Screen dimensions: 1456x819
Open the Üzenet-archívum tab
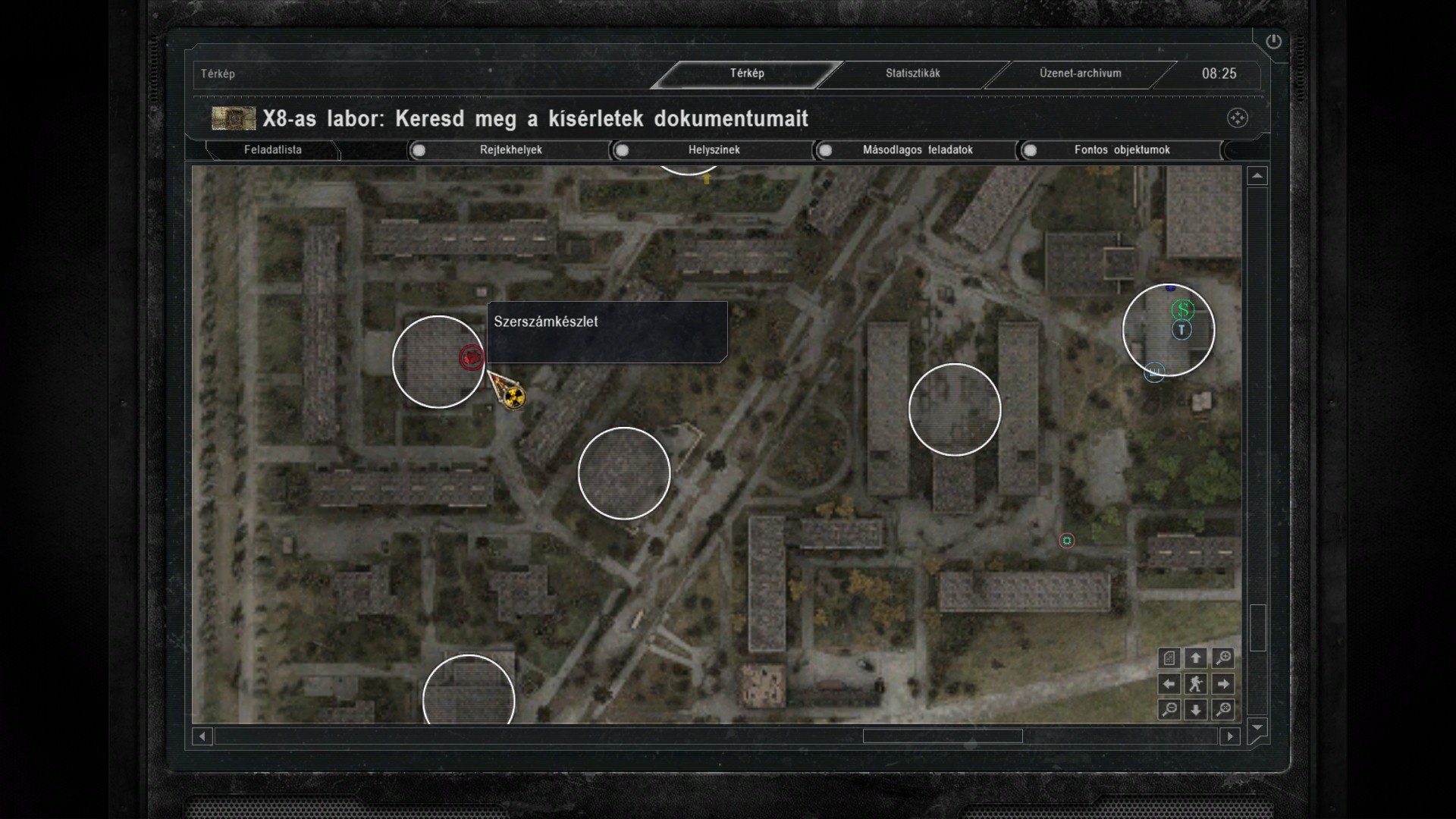(x=1080, y=74)
